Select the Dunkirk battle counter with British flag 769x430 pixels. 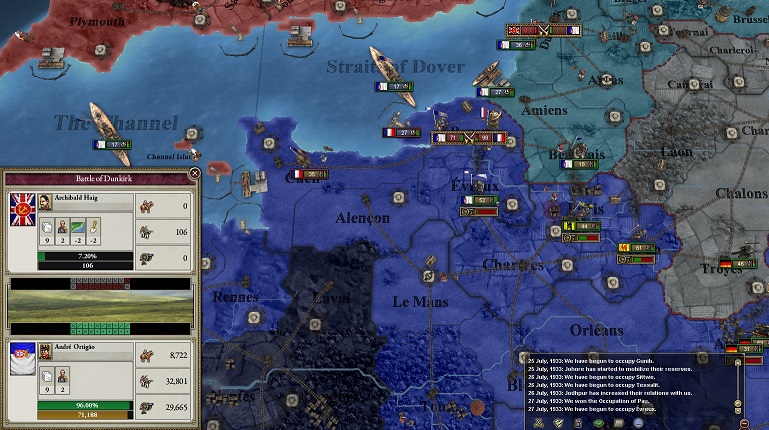click(543, 30)
